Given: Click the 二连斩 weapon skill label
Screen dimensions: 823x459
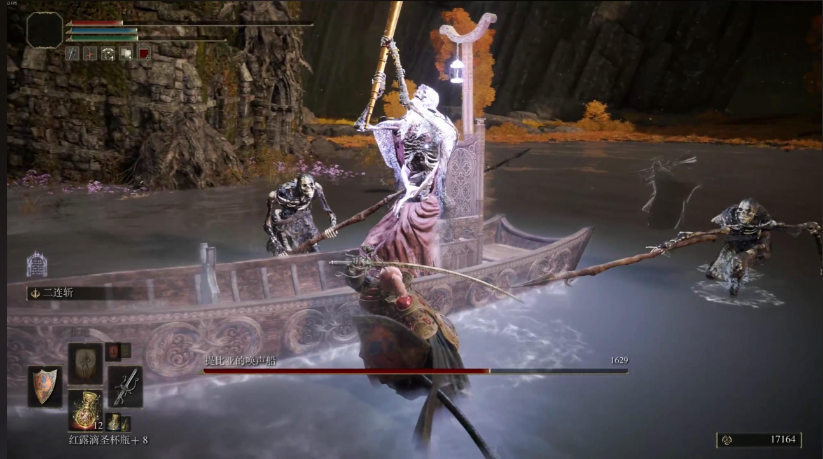Looking at the screenshot, I should (x=60, y=293).
